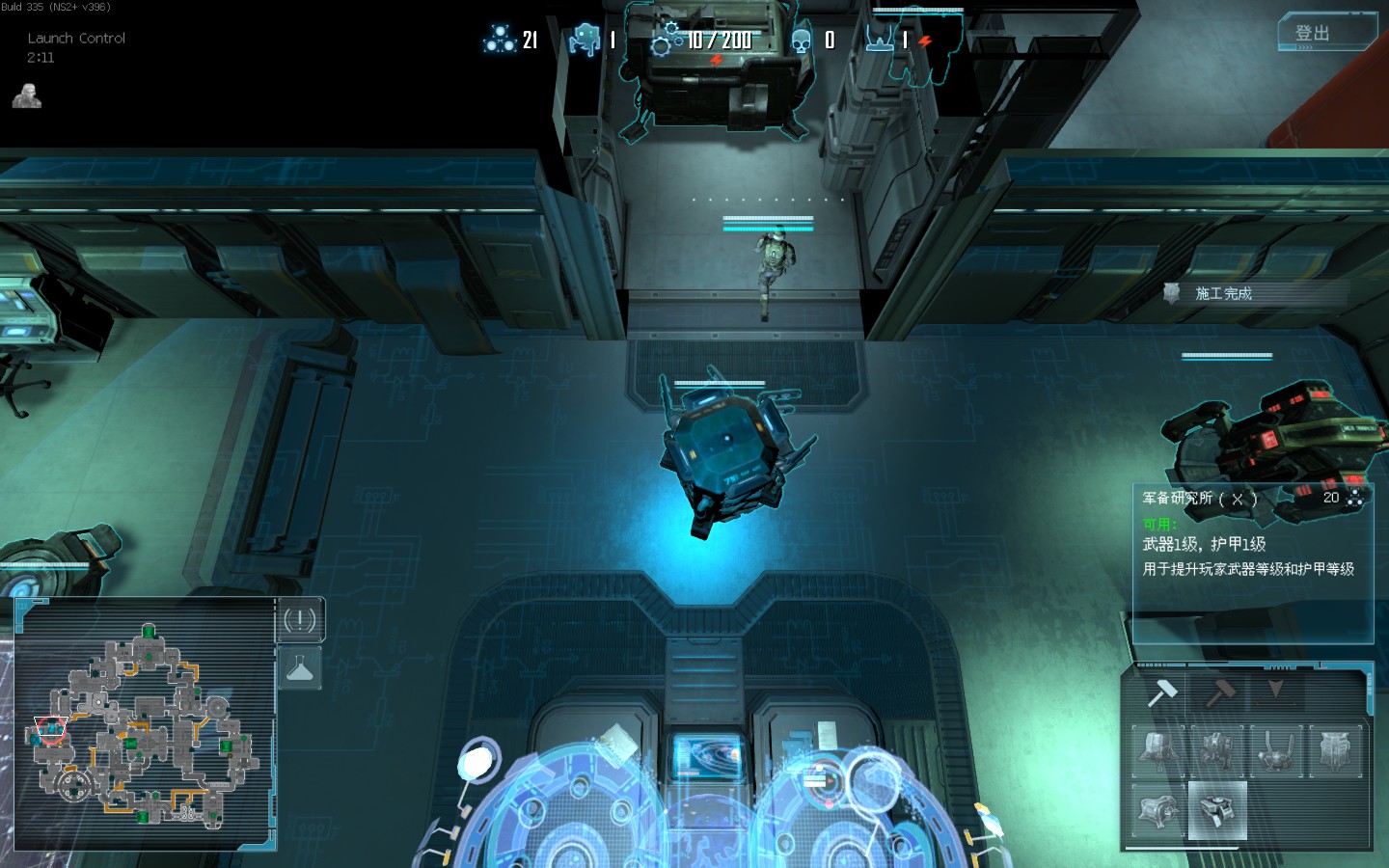This screenshot has width=1389, height=868.
Task: Pick the Armory build icon
Action: point(1336,751)
